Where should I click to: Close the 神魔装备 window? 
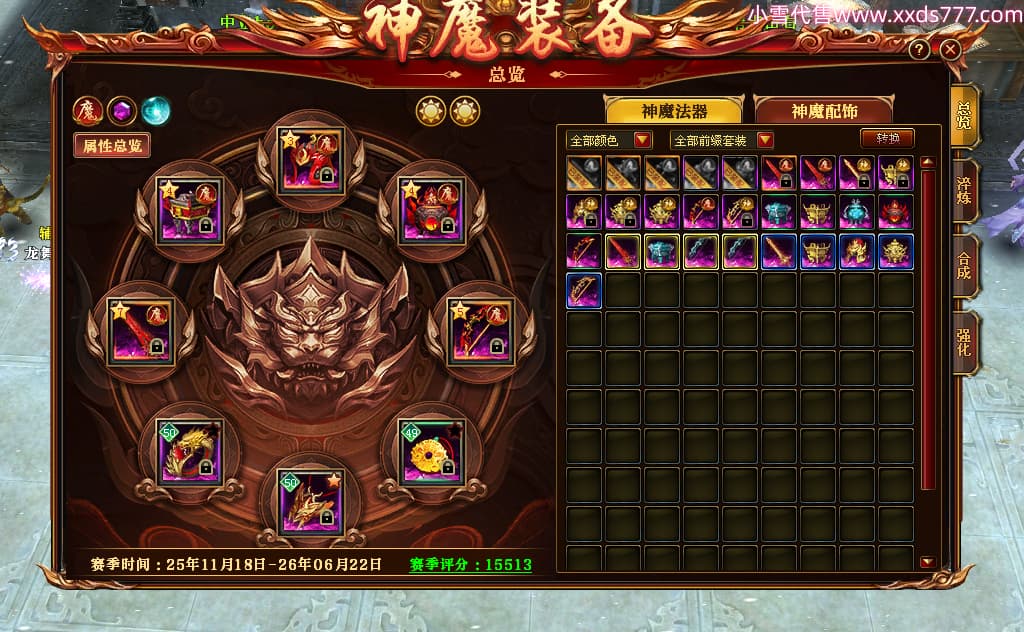[950, 49]
